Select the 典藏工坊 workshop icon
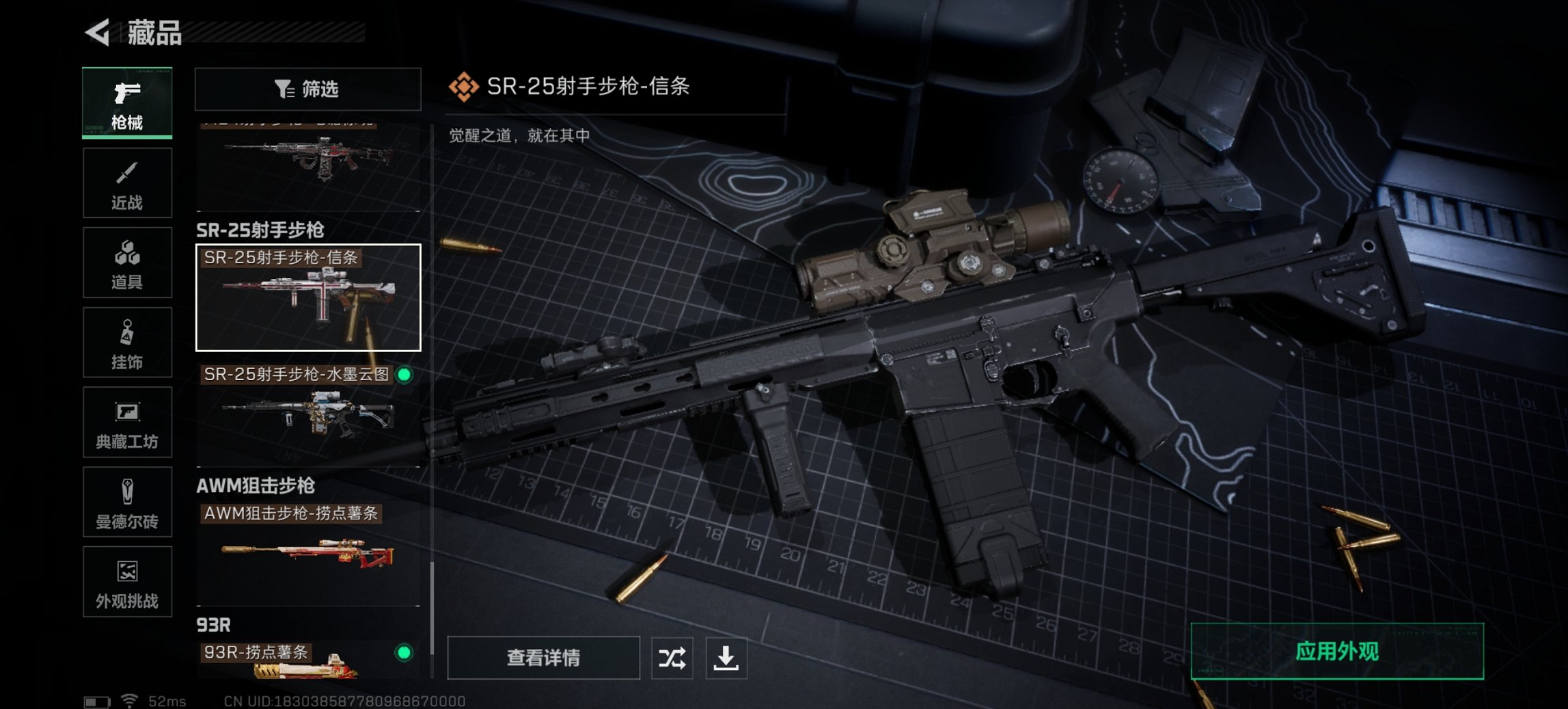Viewport: 1568px width, 709px height. [127, 423]
